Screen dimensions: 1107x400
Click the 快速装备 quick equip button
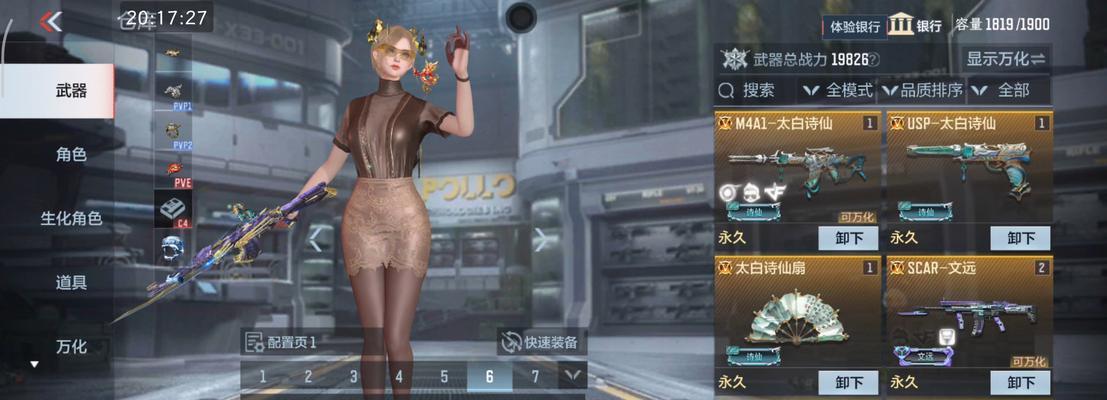[x=541, y=342]
